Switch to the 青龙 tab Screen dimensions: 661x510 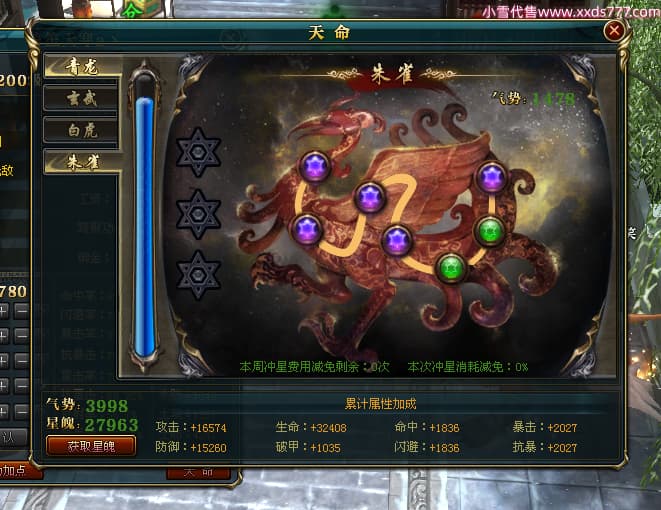coord(82,68)
